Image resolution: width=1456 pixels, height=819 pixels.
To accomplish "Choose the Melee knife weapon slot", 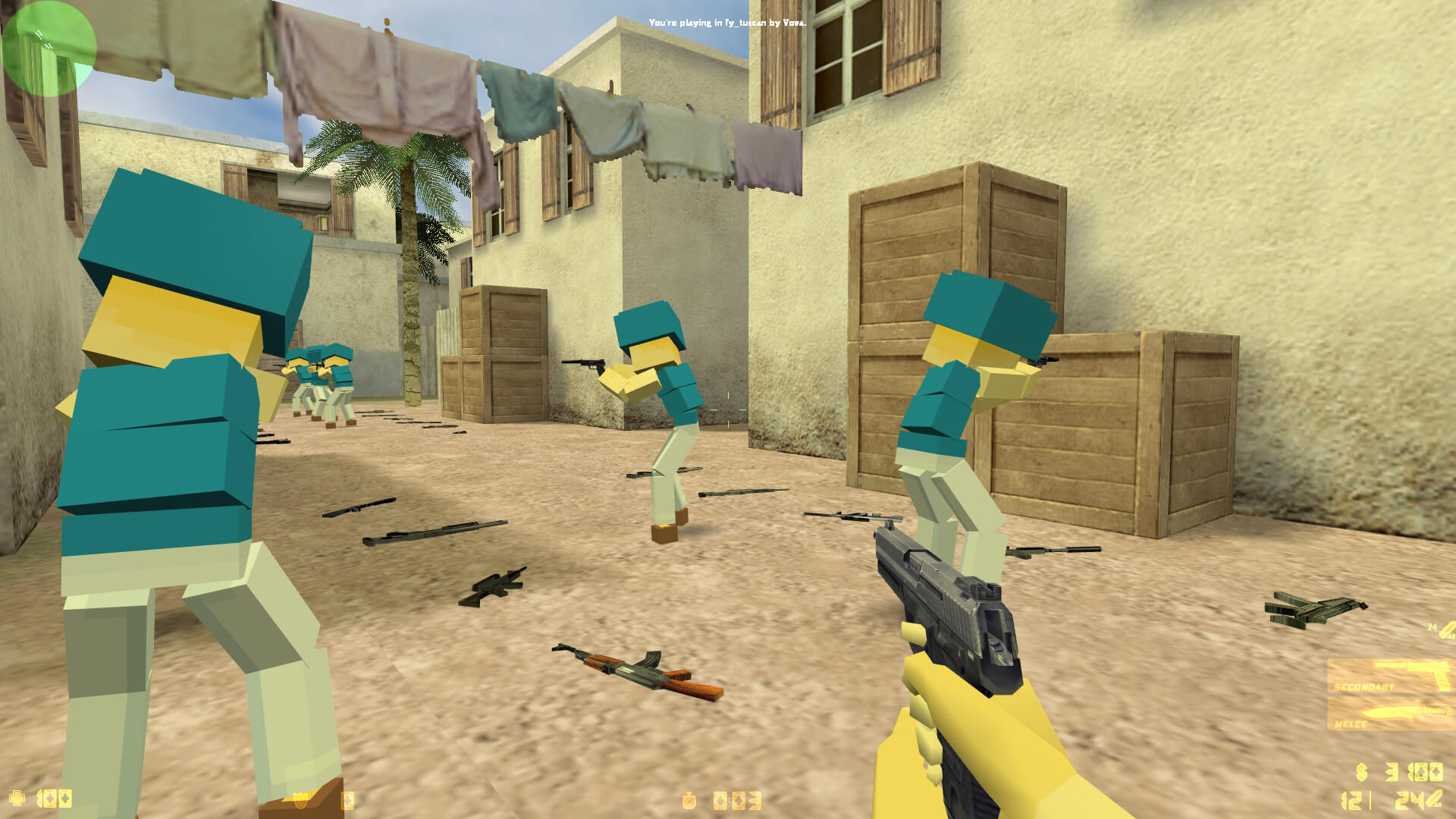I will (1391, 714).
